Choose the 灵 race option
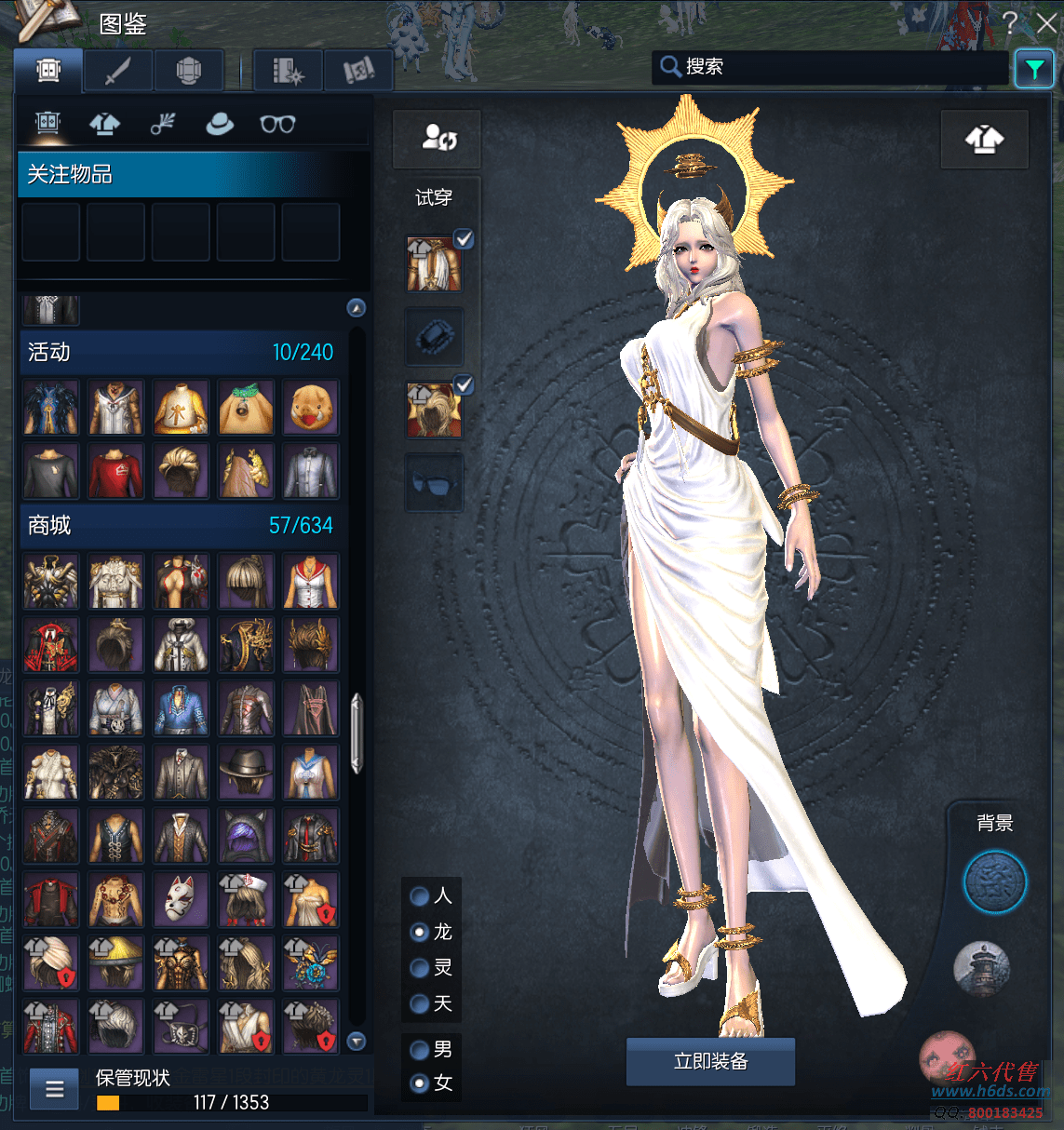The height and width of the screenshot is (1130, 1064). [x=420, y=968]
